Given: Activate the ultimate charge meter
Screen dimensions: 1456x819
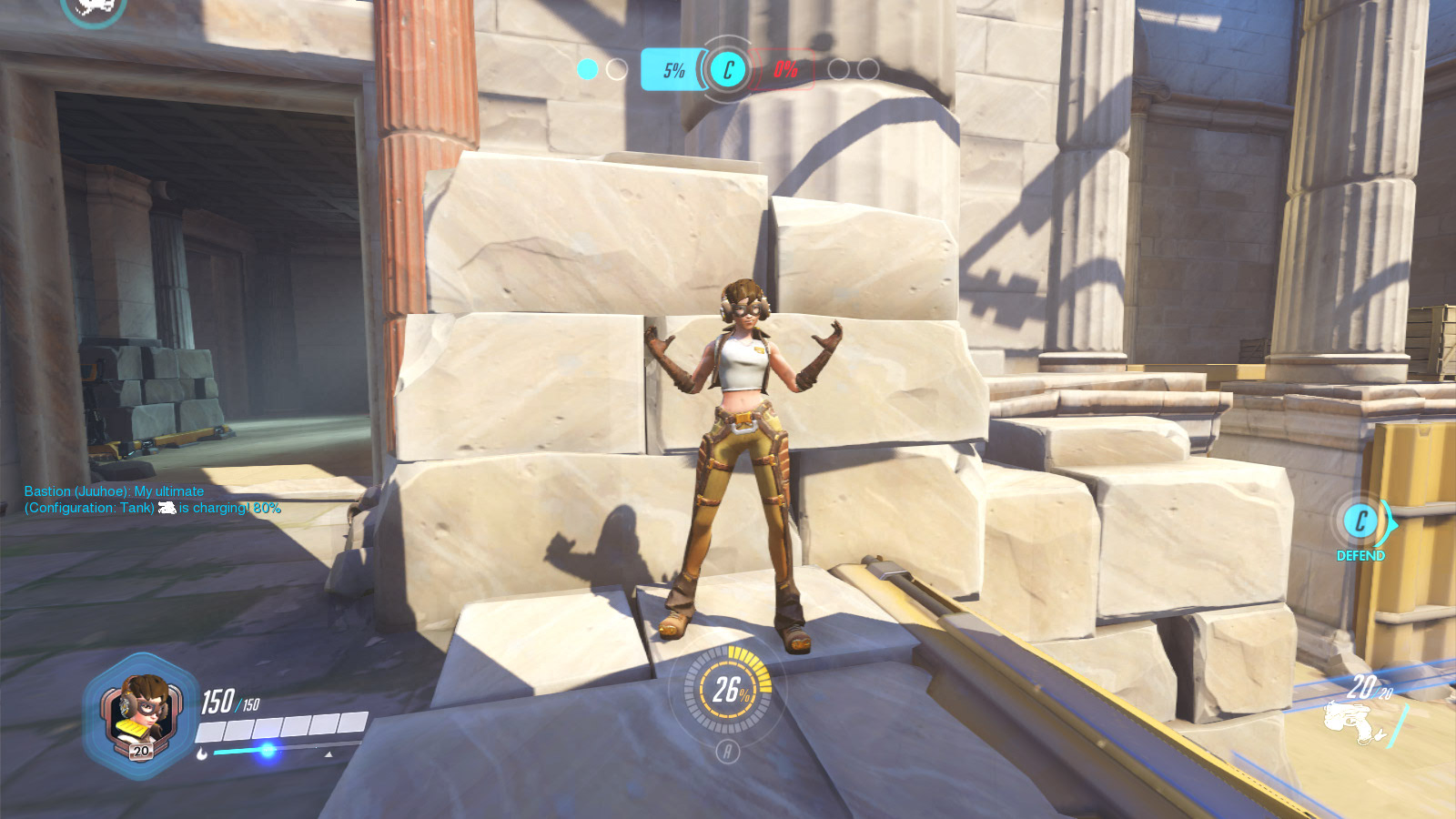Looking at the screenshot, I should (728, 690).
